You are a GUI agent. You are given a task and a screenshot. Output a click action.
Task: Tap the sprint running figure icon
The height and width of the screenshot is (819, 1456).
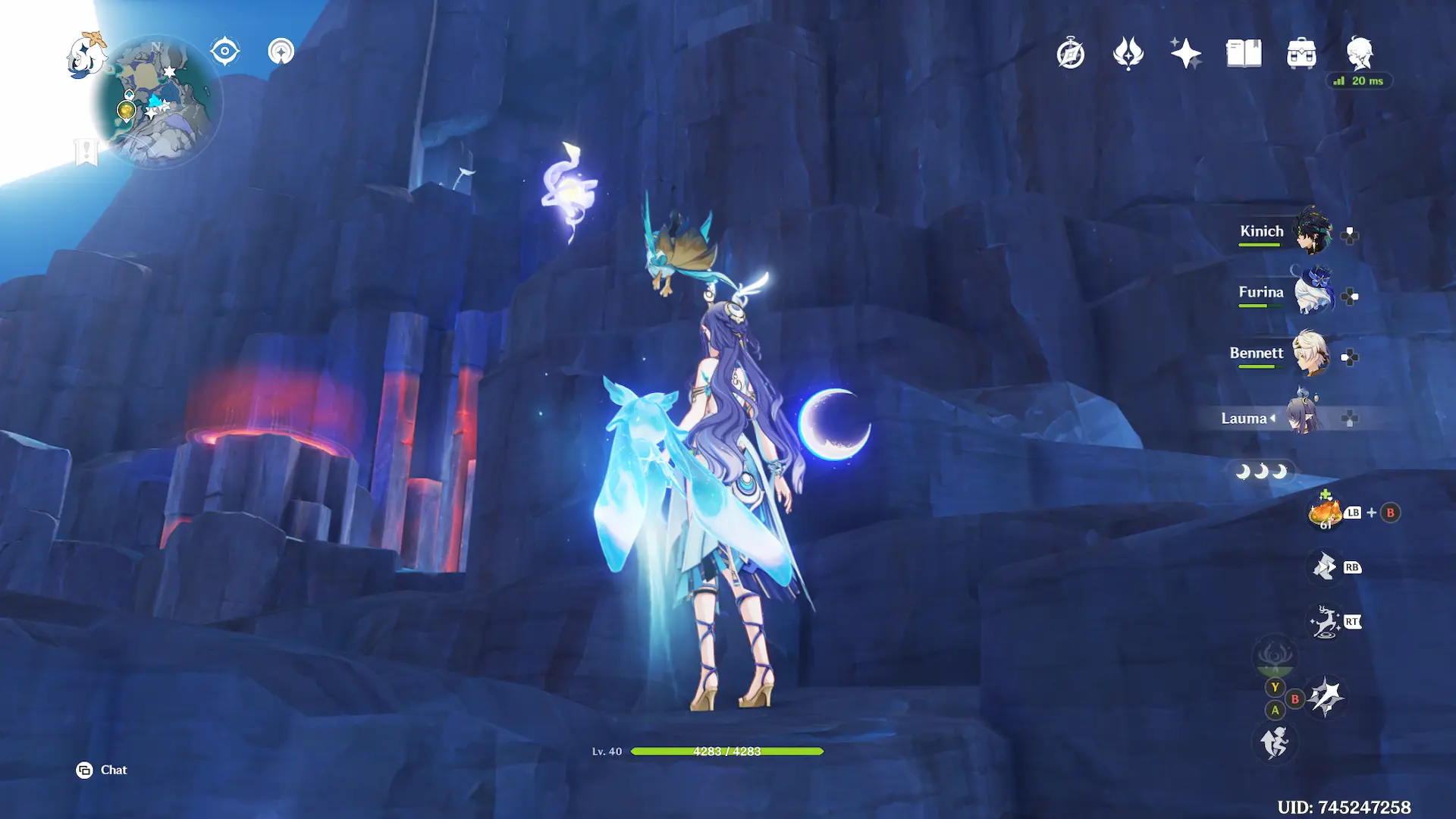[1275, 742]
